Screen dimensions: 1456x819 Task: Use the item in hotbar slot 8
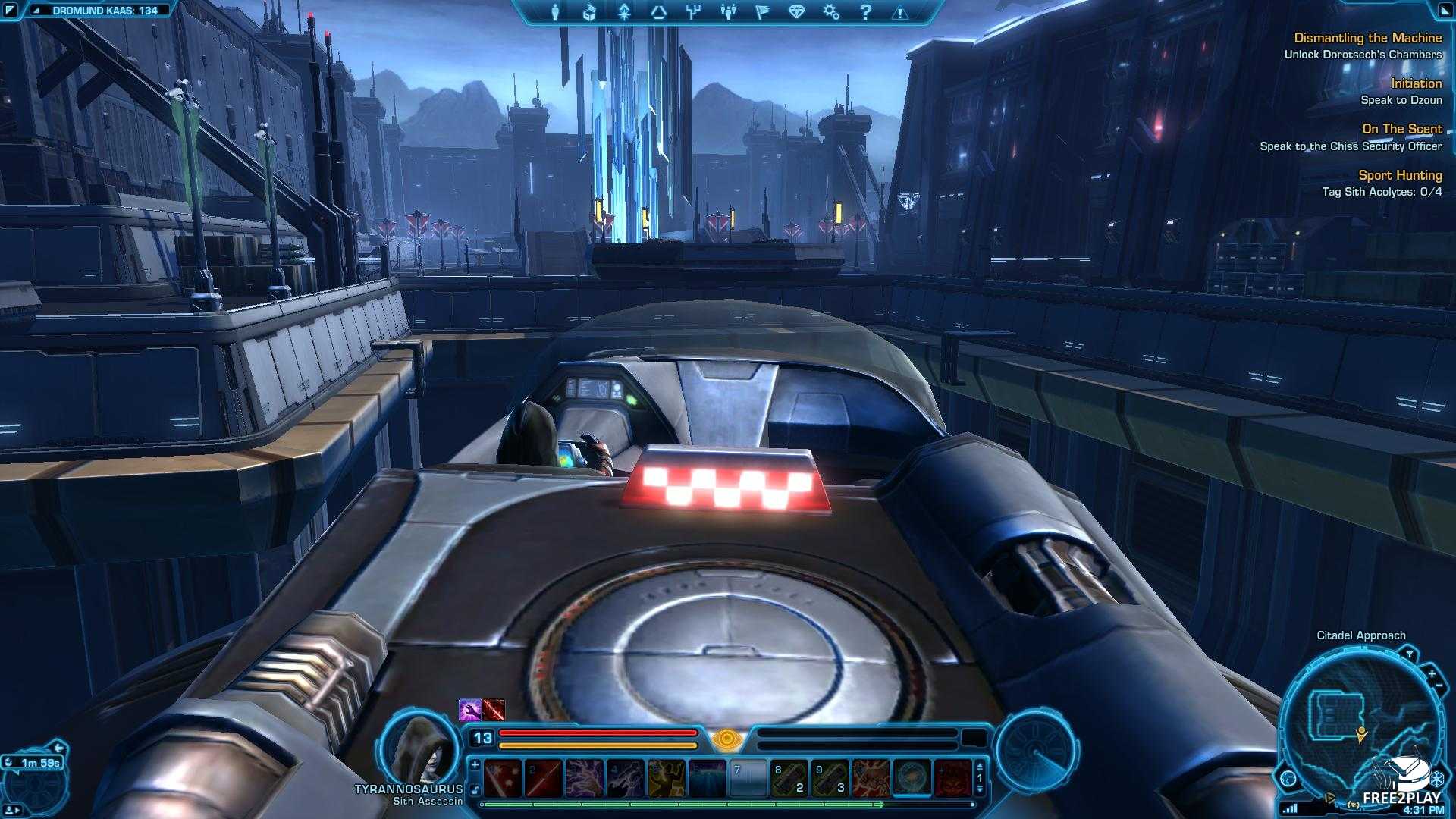tap(788, 779)
